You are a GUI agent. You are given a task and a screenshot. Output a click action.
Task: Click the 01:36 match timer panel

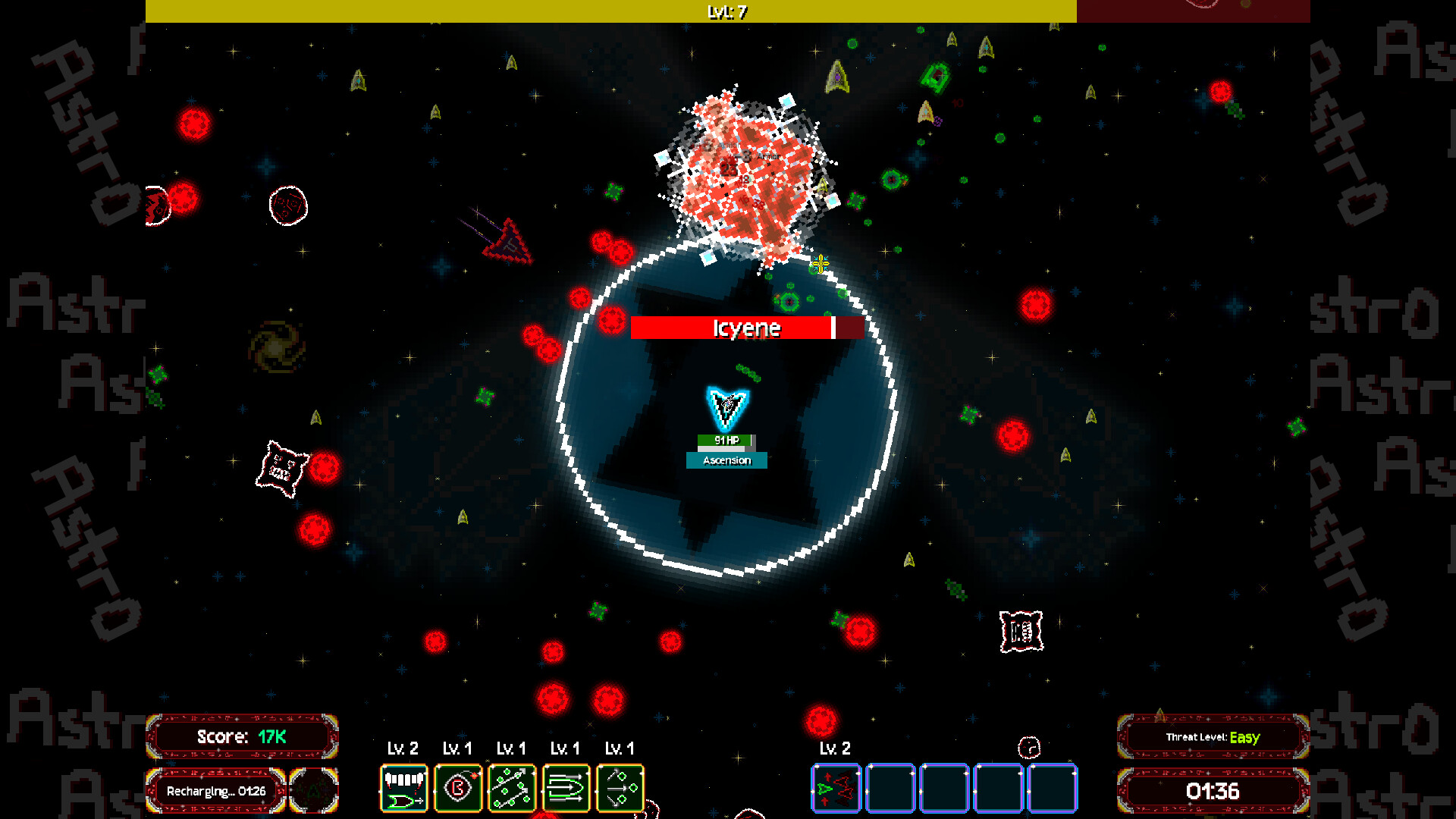pyautogui.click(x=1213, y=791)
